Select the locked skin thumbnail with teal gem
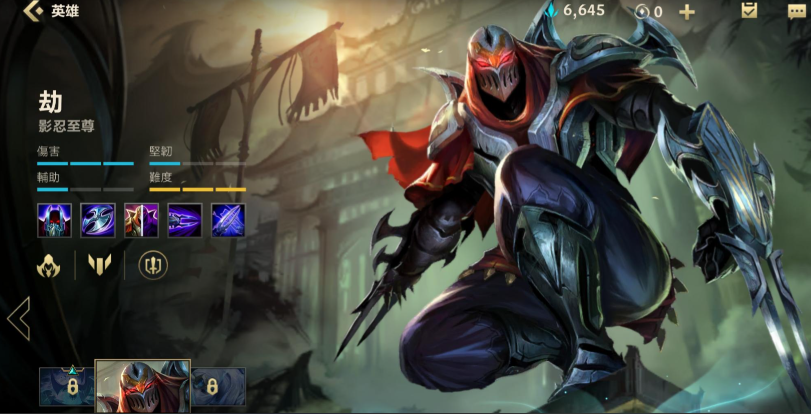 [x=67, y=387]
